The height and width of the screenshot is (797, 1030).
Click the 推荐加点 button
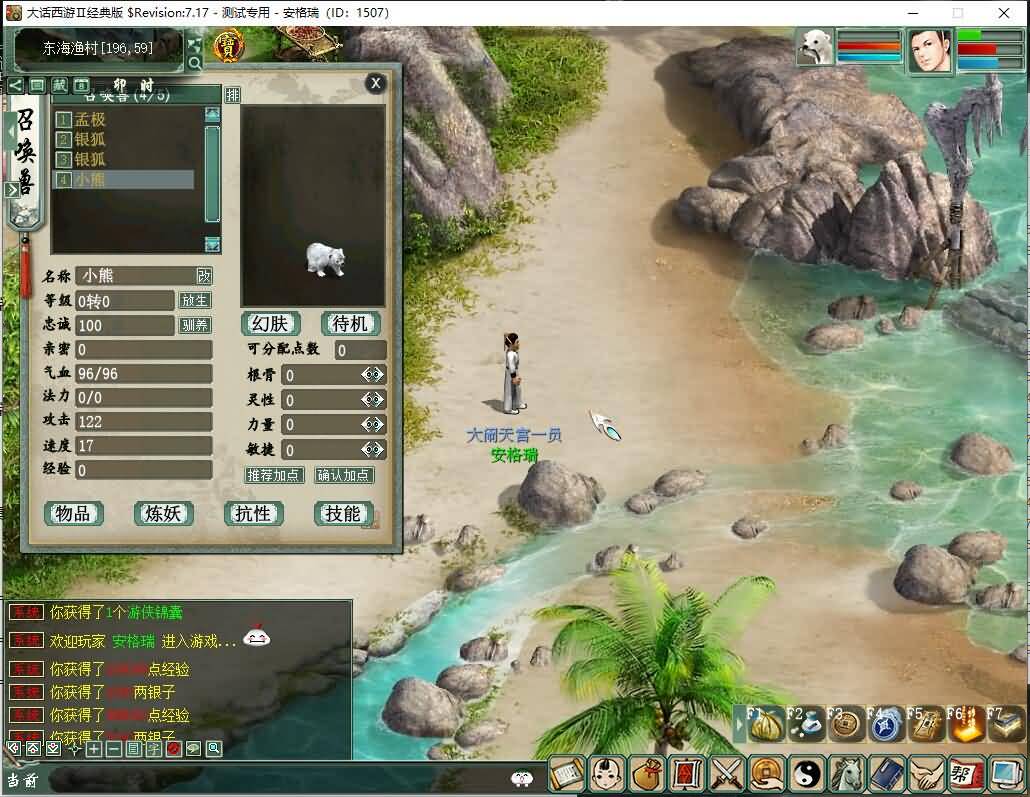274,476
